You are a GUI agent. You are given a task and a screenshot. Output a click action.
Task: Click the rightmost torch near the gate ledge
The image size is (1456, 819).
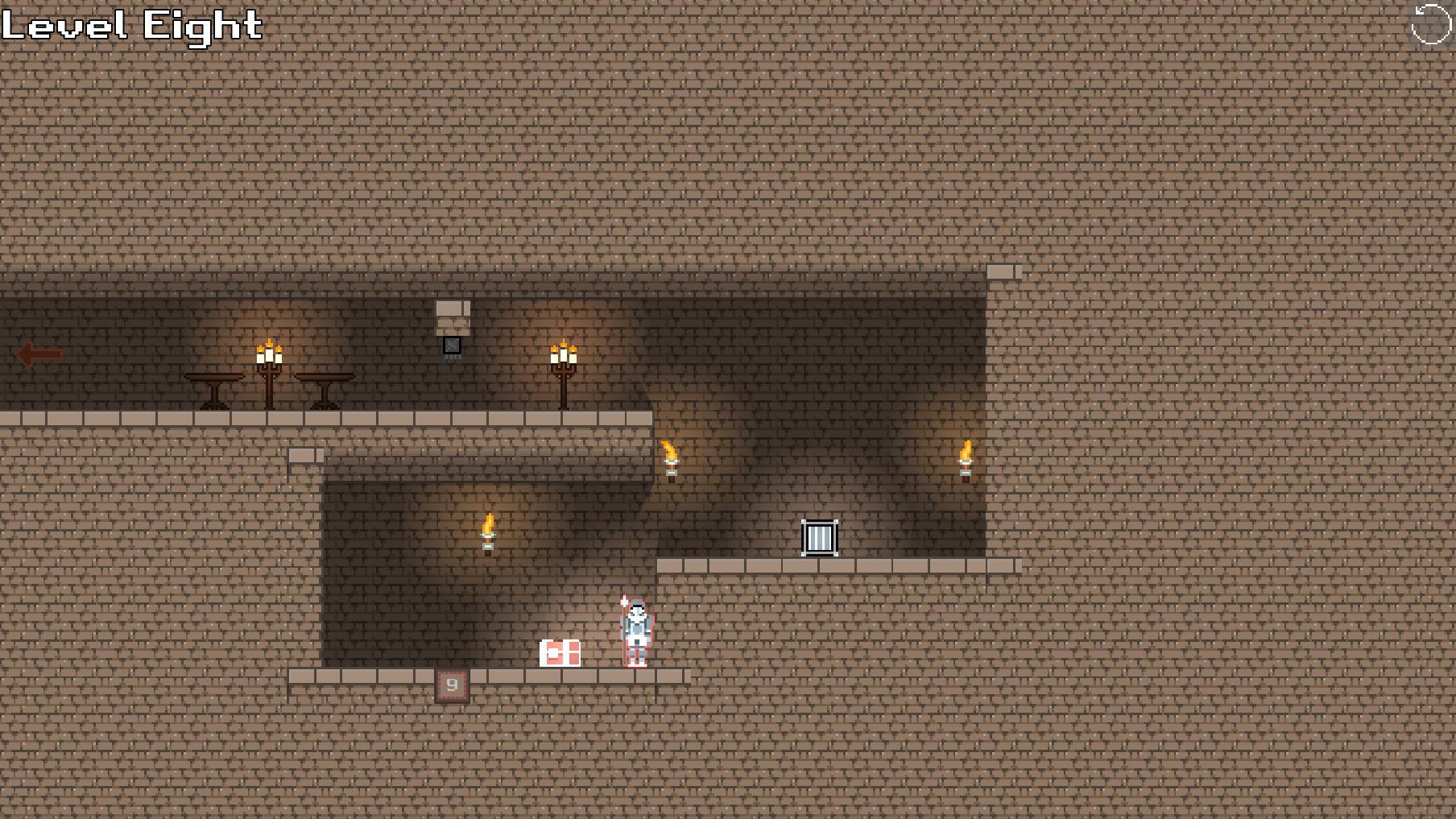[x=966, y=457]
